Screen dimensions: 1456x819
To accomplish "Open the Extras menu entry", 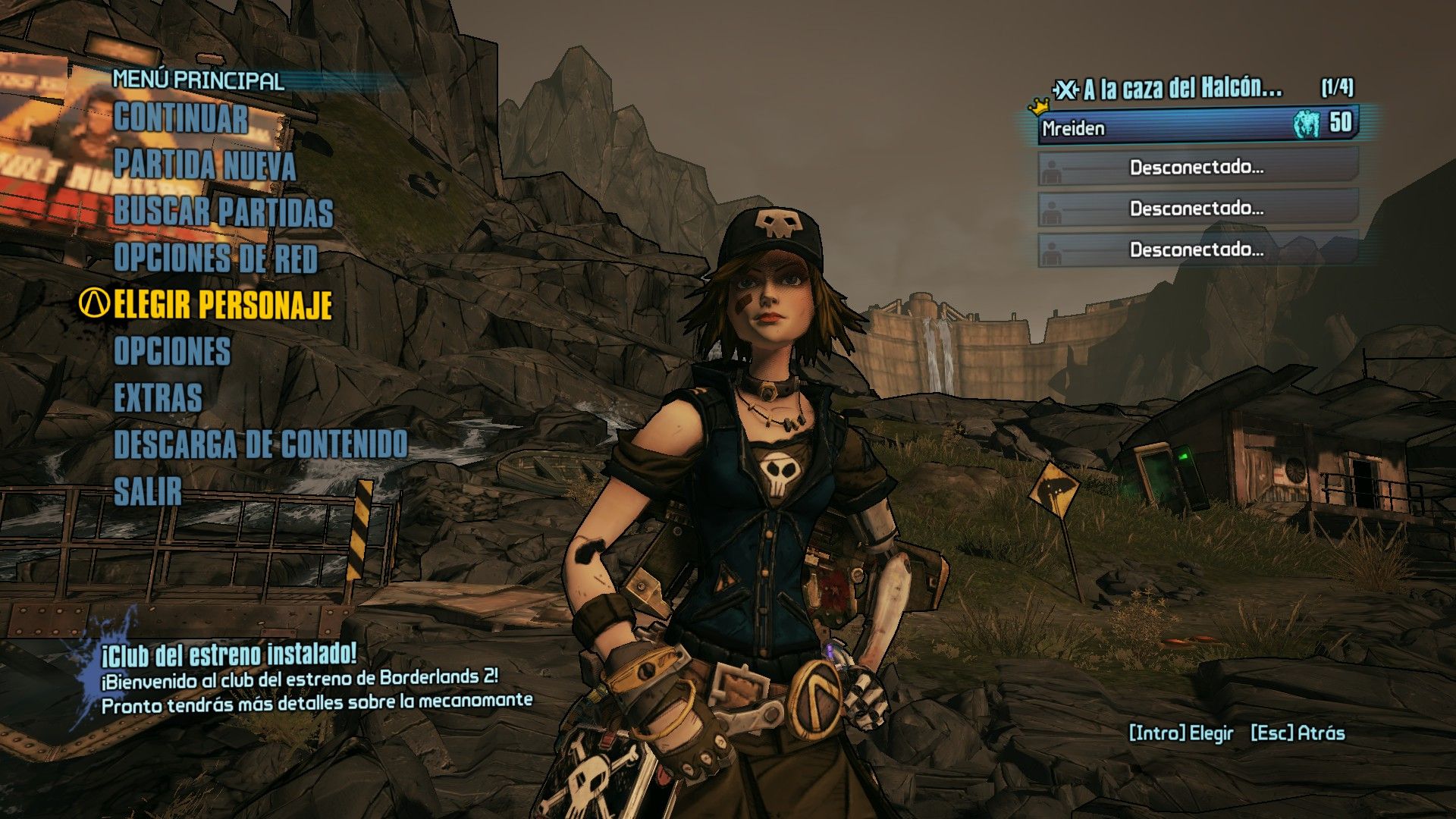I will pos(158,398).
